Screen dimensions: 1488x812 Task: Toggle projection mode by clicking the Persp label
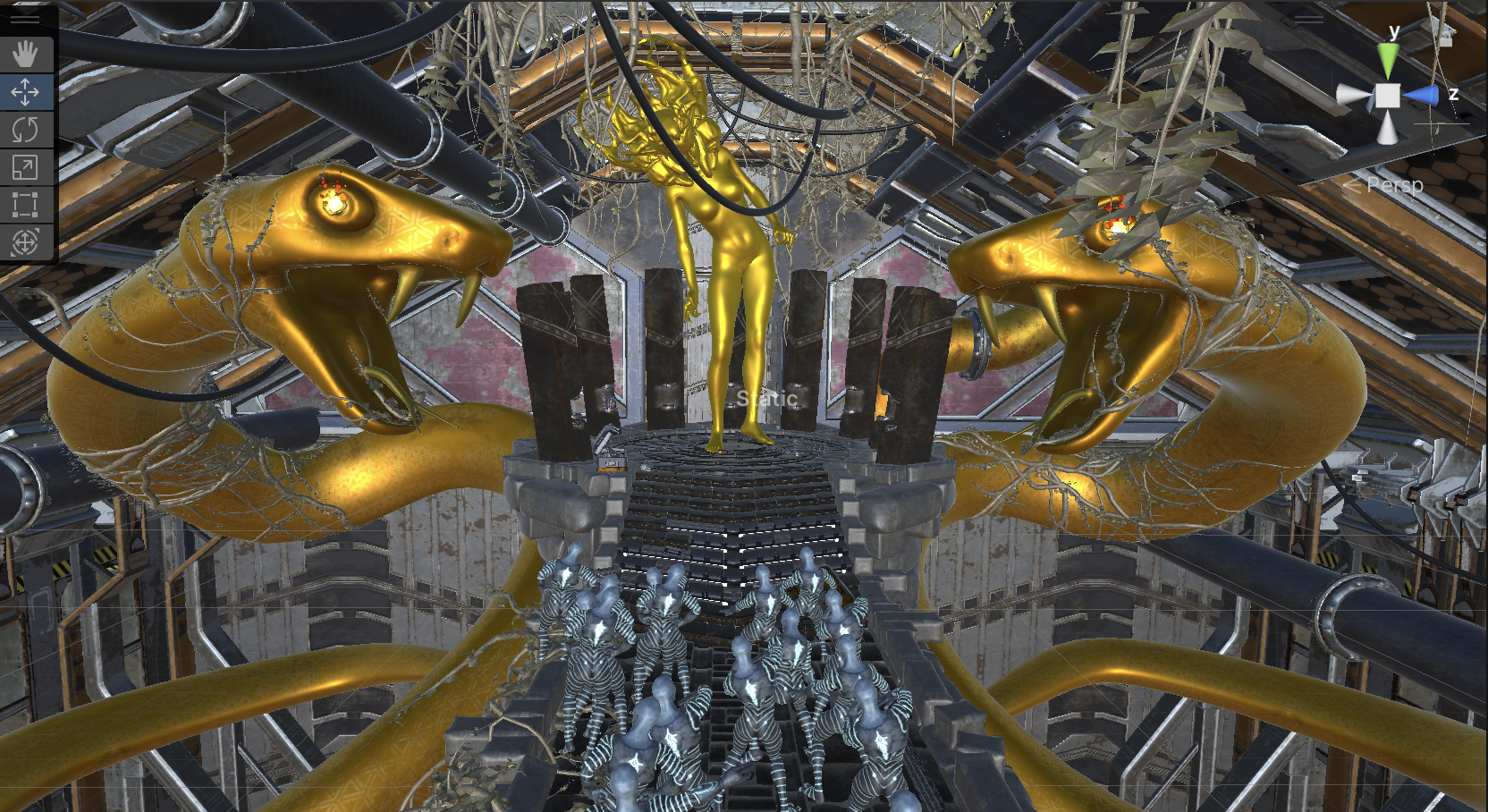click(x=1393, y=186)
